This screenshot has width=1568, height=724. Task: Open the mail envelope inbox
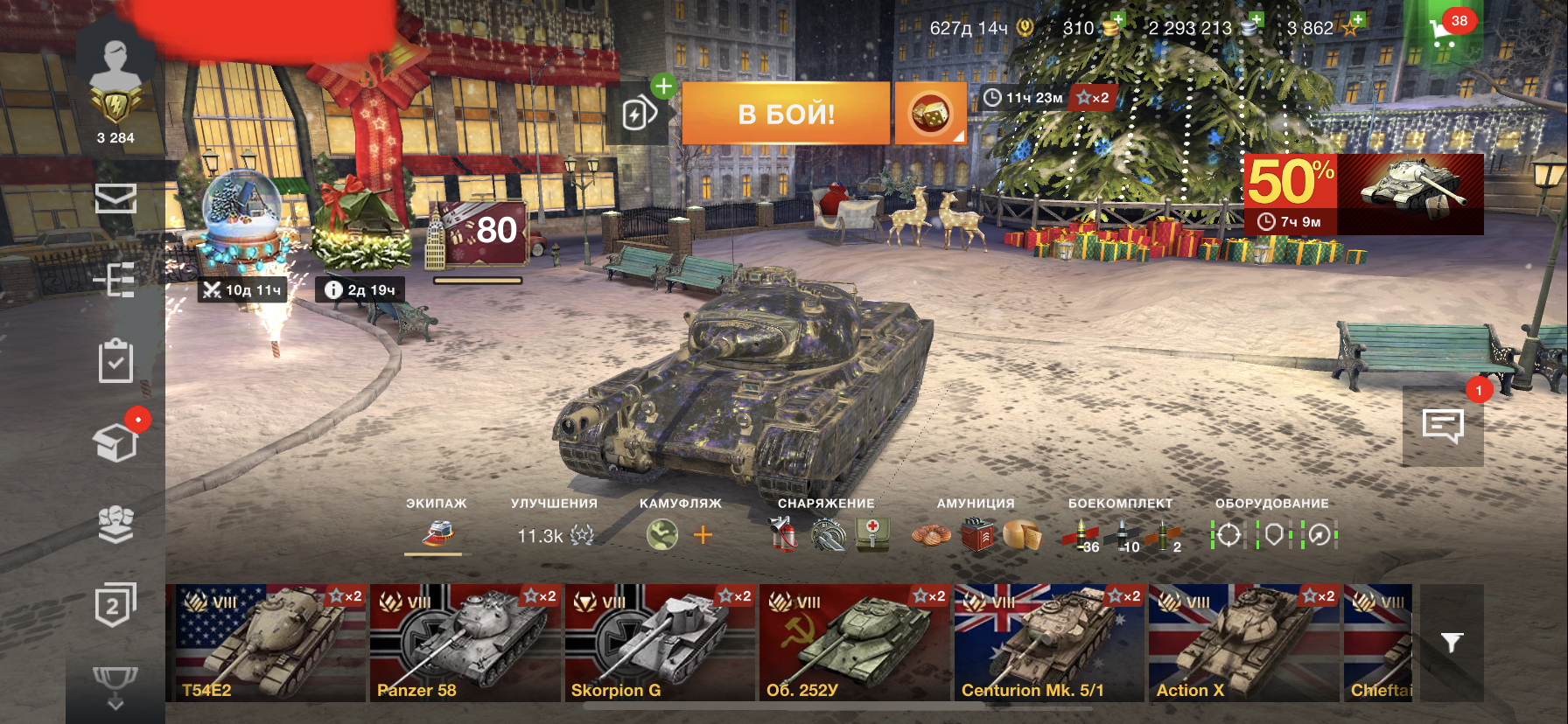(x=115, y=199)
